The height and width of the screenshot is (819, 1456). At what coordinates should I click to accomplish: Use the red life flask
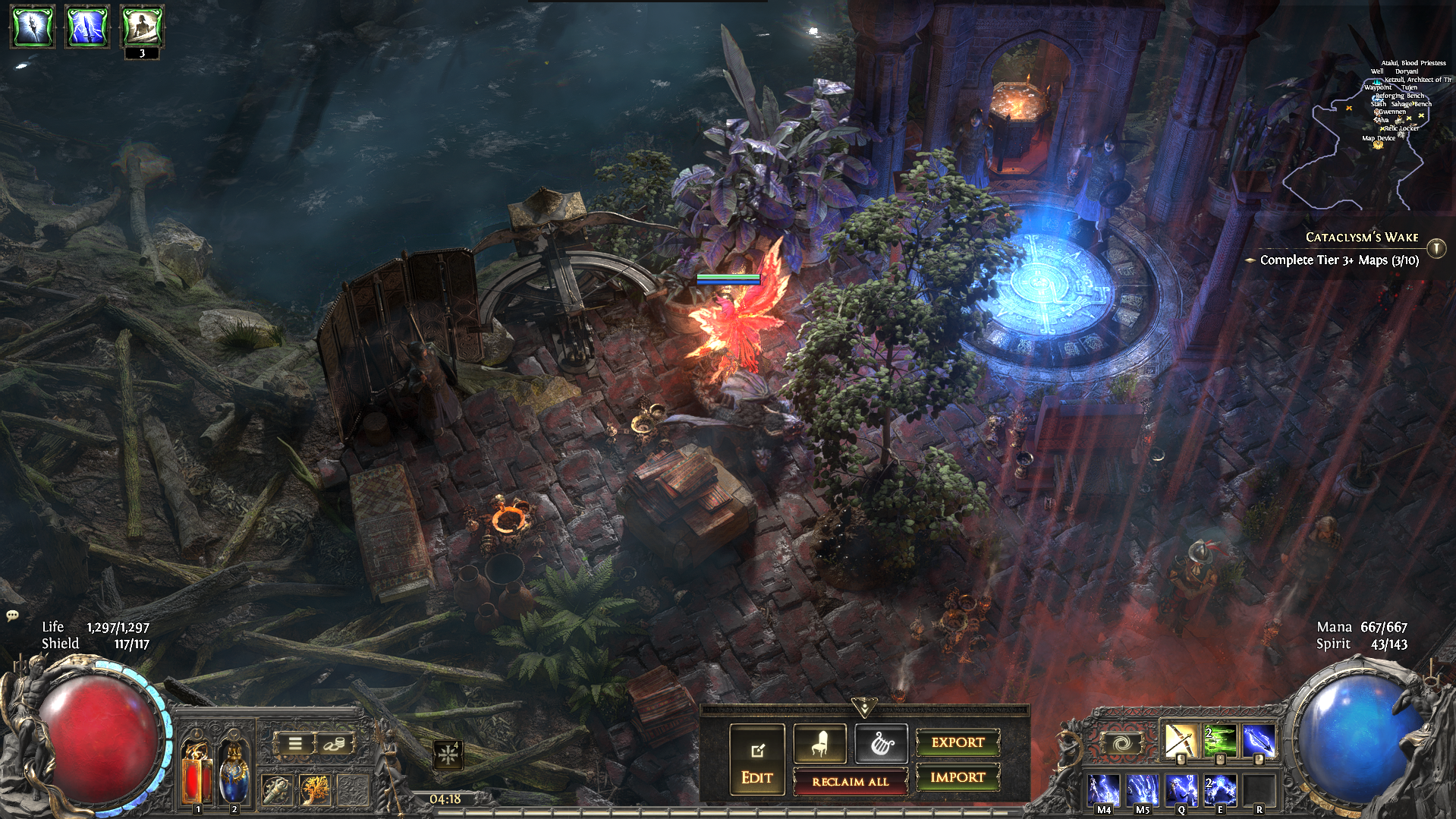pos(197,772)
